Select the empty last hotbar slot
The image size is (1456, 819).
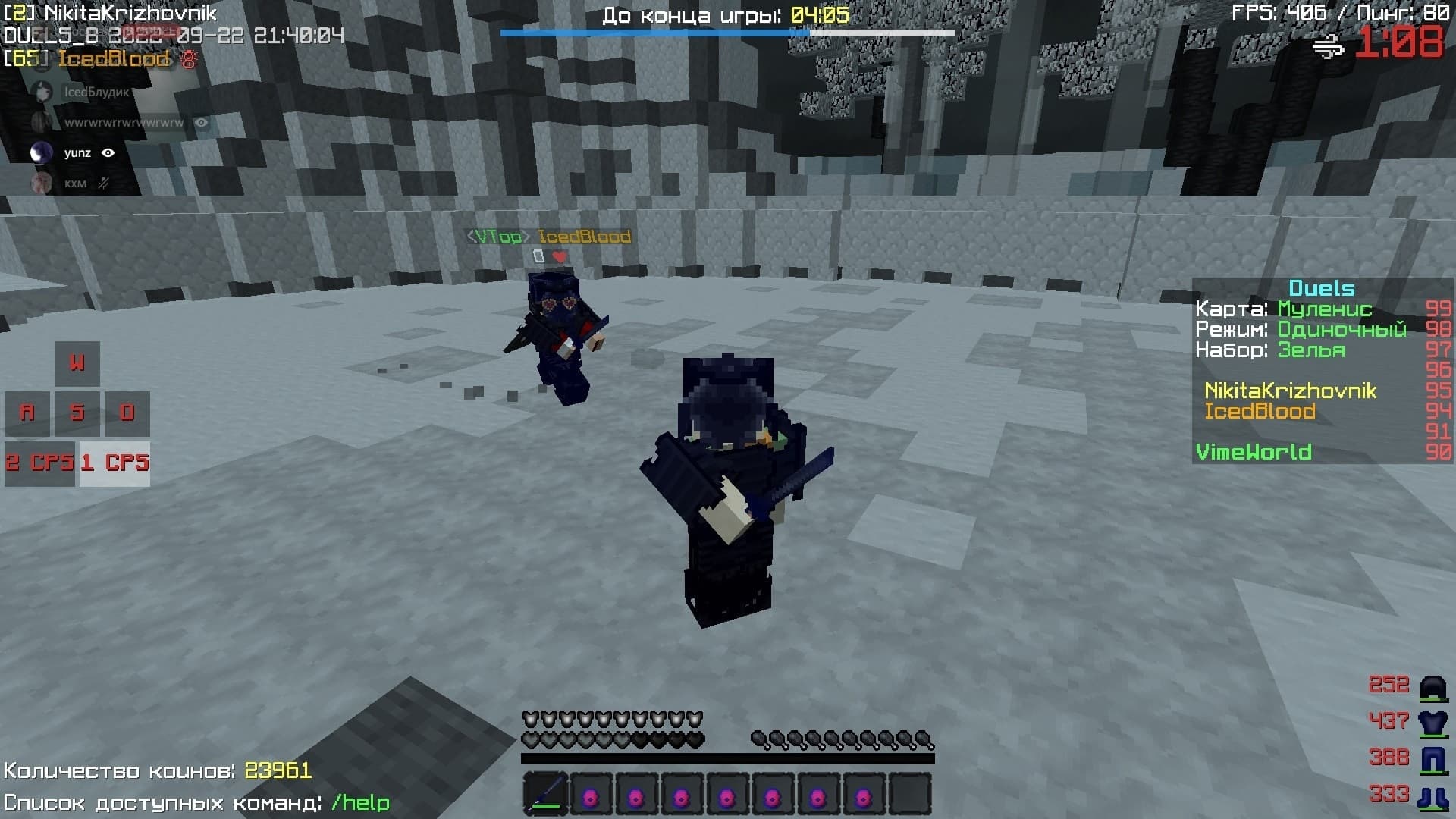tap(909, 794)
